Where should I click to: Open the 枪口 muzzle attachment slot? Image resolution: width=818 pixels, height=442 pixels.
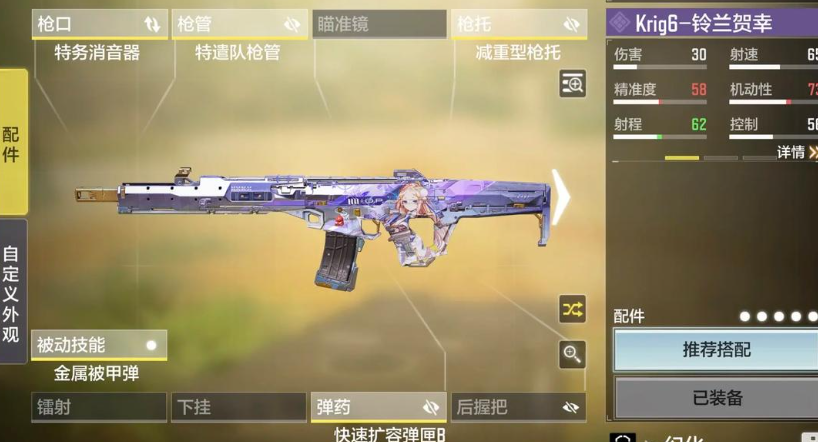[99, 24]
